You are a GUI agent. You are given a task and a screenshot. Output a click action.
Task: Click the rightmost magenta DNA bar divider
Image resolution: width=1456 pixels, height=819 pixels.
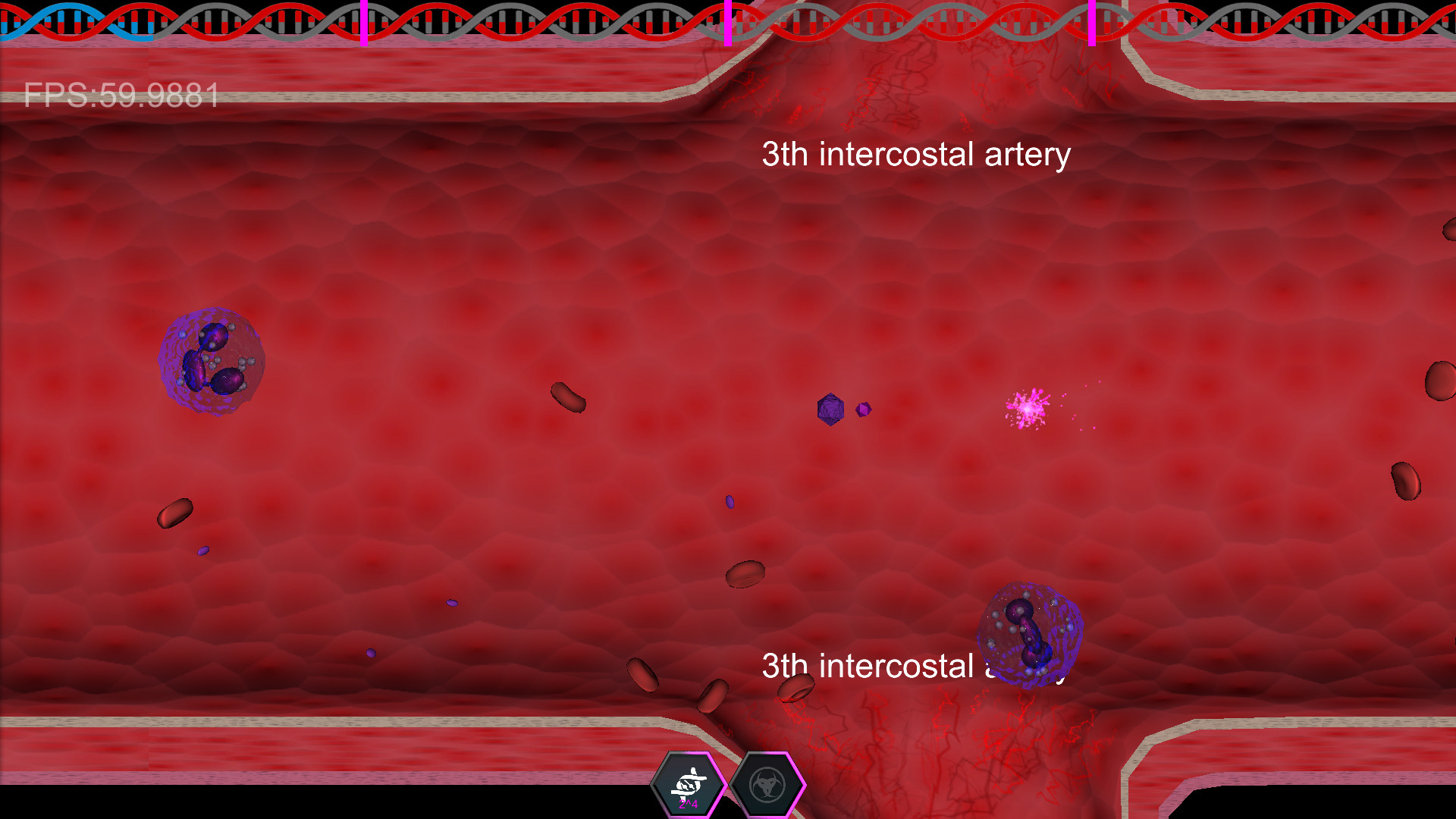coord(1092,21)
